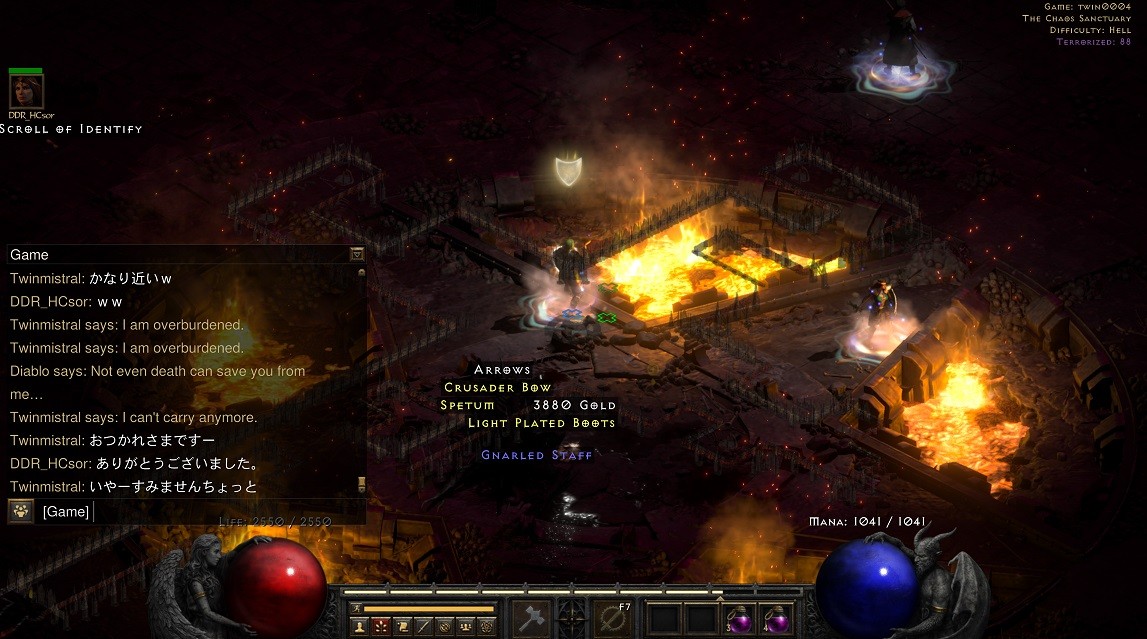
Task: Pick up the Gnarled Staff item label
Action: pos(537,455)
